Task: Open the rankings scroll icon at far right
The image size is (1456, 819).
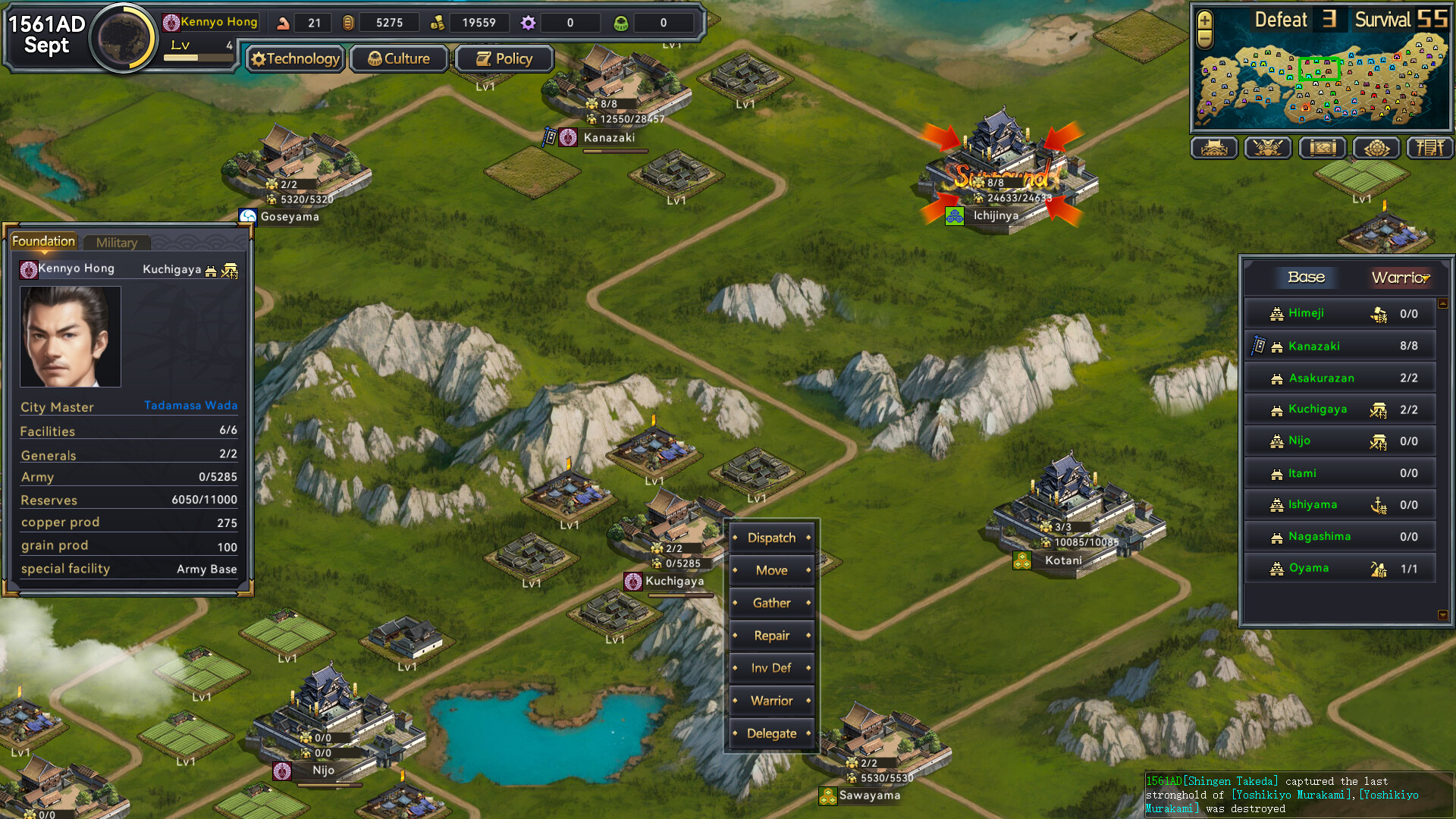Action: point(1430,148)
